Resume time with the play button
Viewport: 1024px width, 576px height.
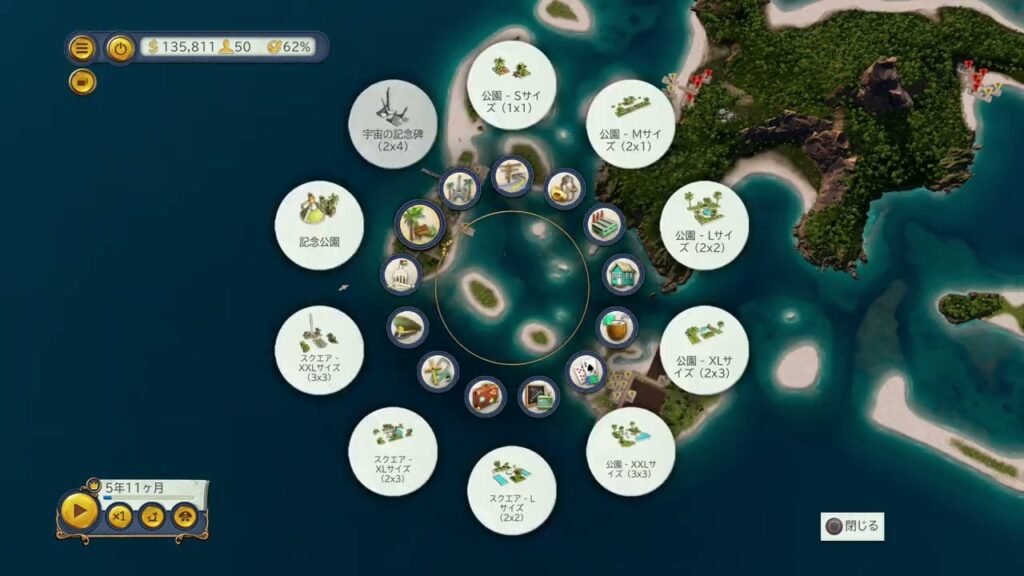(79, 514)
